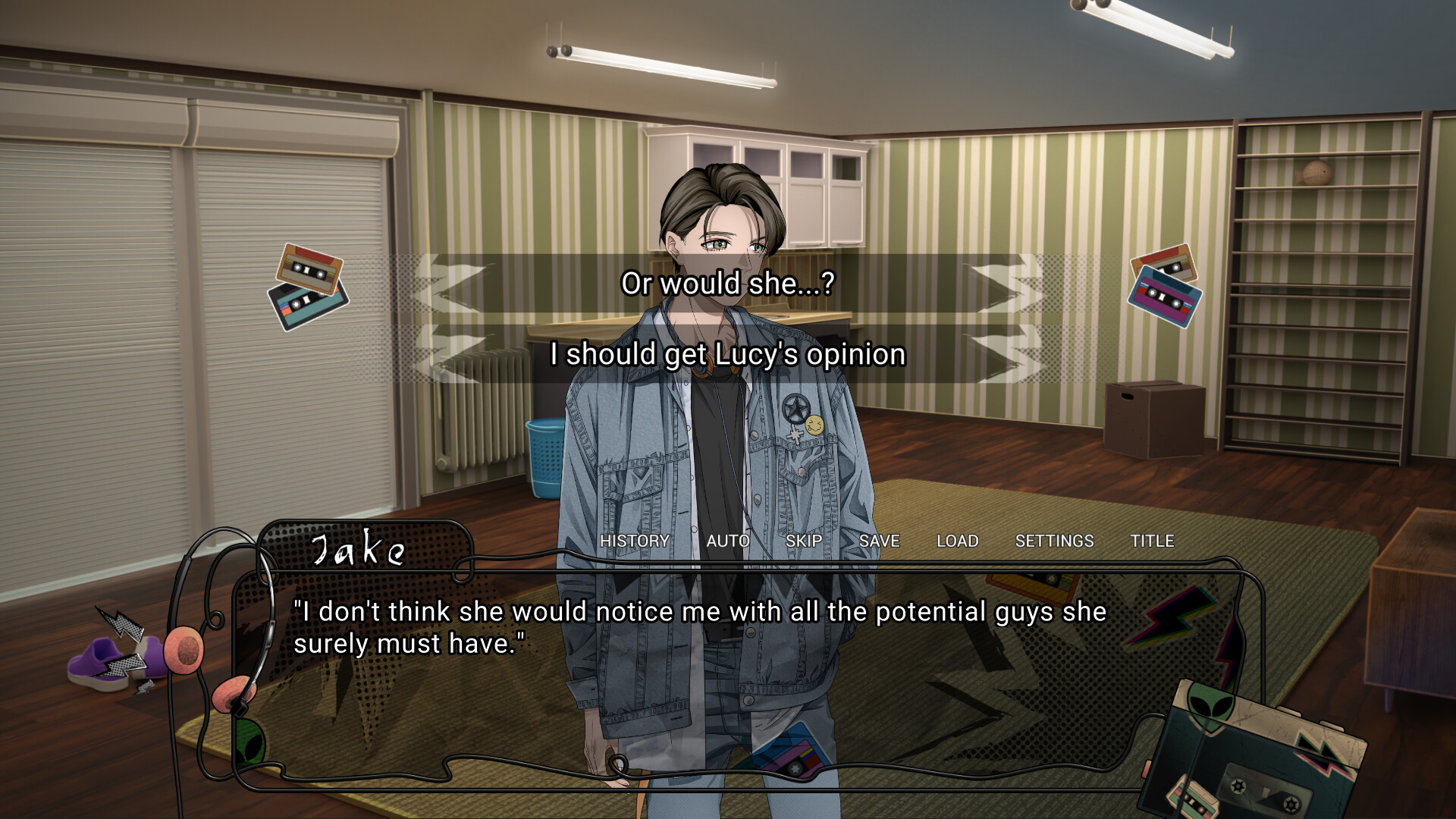The width and height of the screenshot is (1456, 819).
Task: Return to the Title screen
Action: (x=1152, y=541)
